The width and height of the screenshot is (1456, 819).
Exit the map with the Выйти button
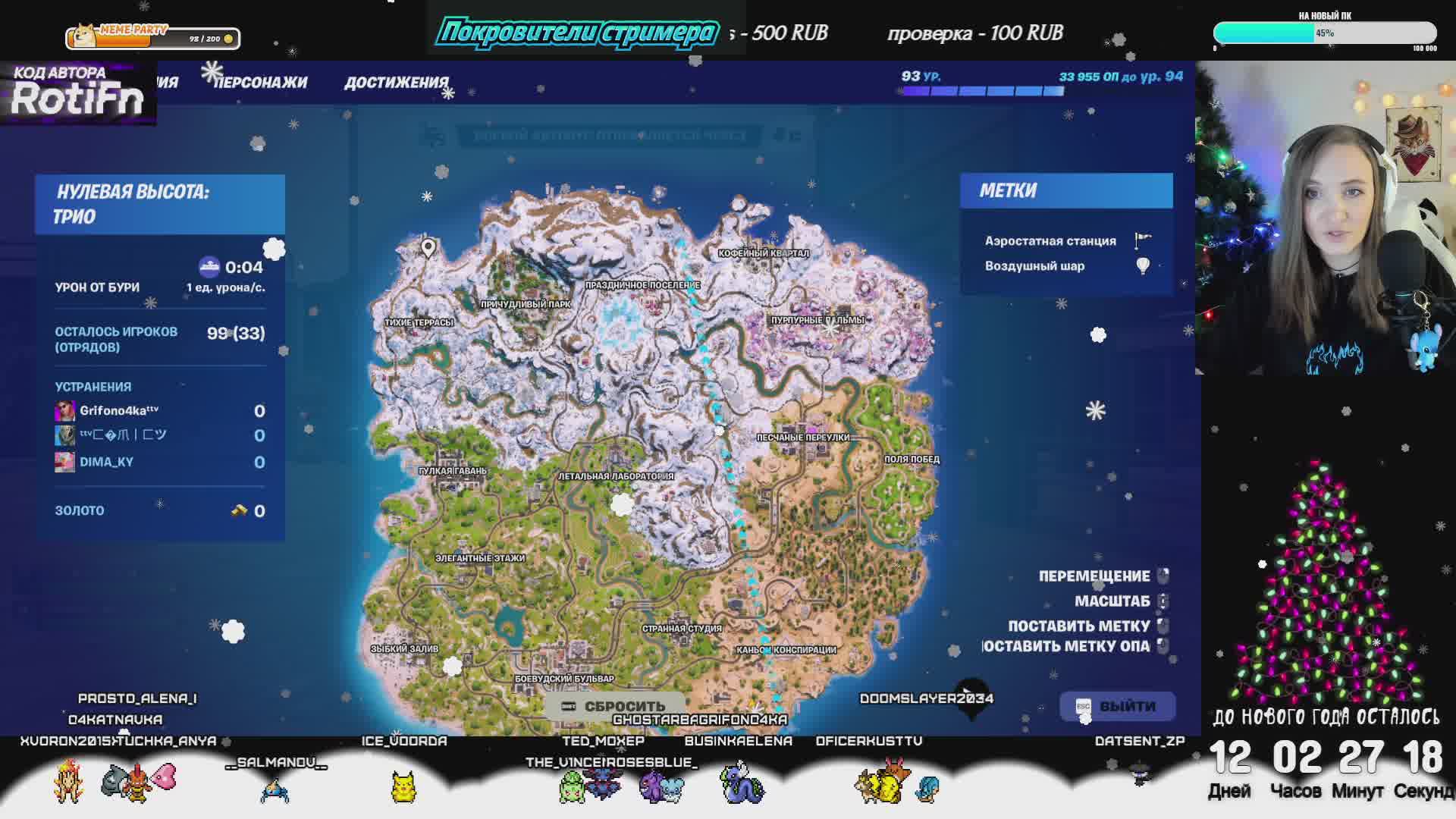pyautogui.click(x=1118, y=706)
